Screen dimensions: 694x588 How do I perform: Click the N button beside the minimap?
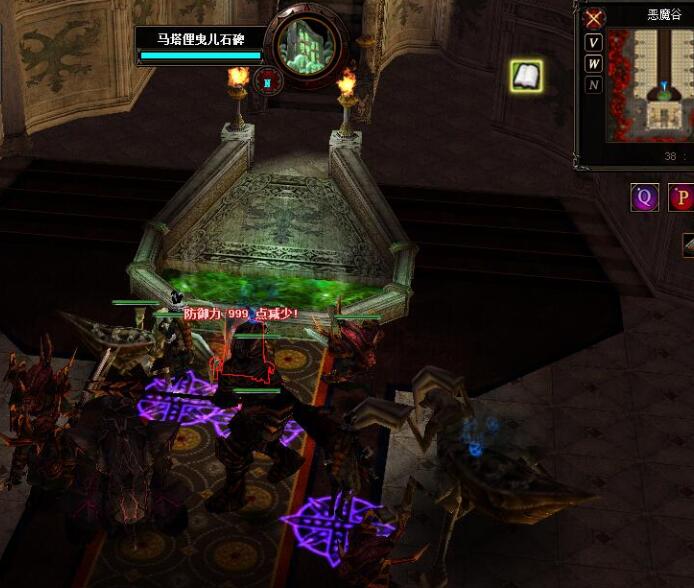tap(594, 85)
